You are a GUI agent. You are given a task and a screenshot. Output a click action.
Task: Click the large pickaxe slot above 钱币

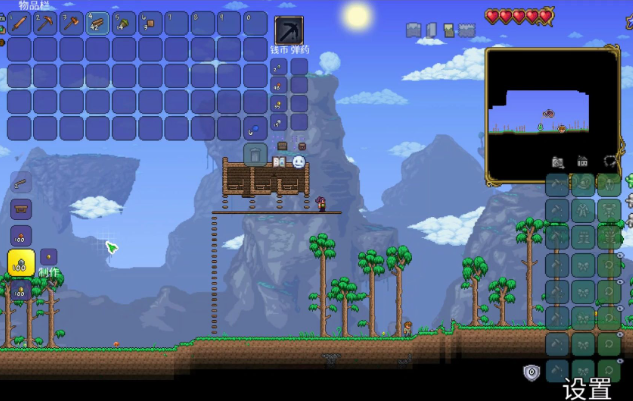[x=288, y=29]
